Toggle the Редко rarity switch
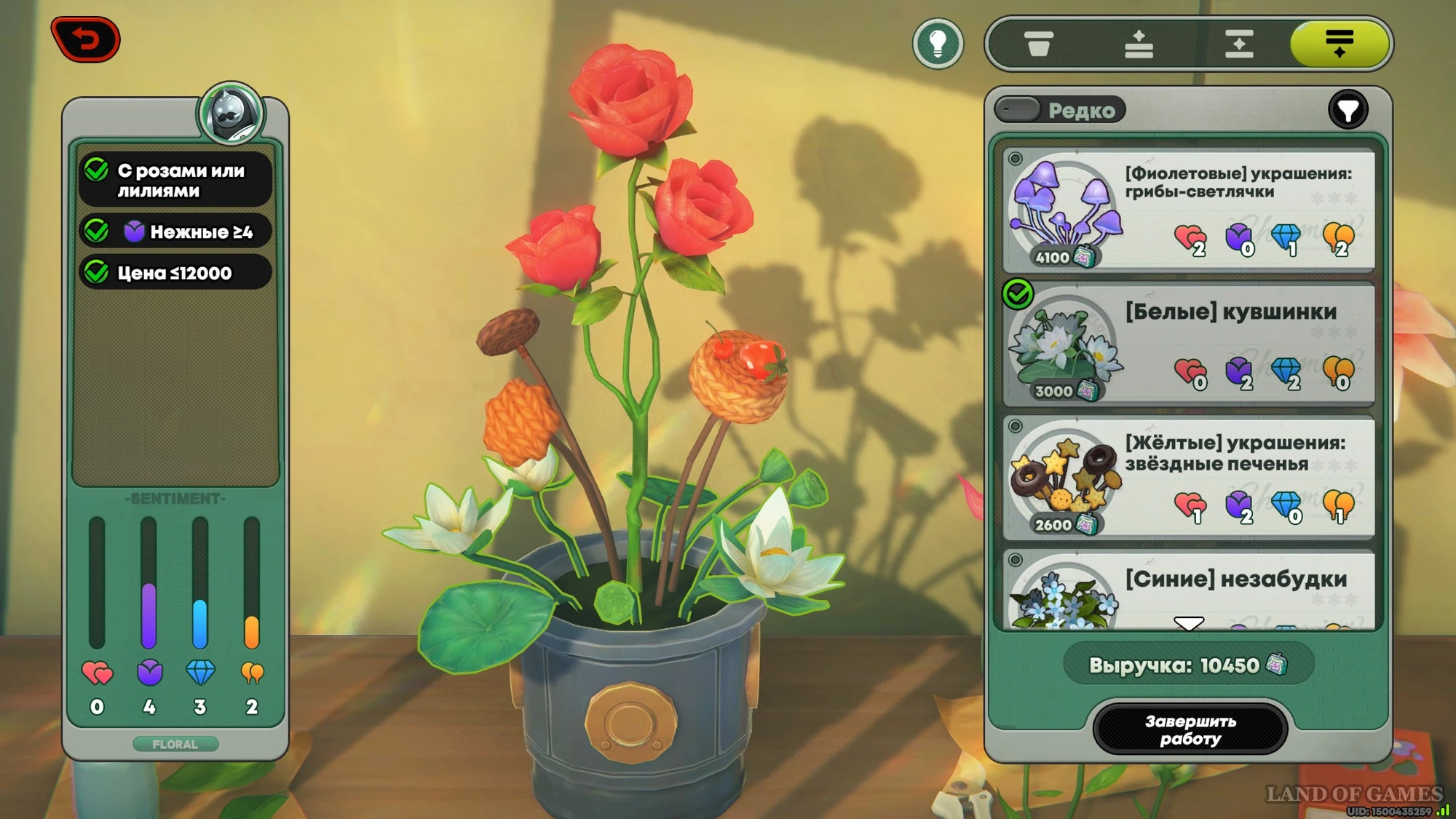1456x819 pixels. pyautogui.click(x=1018, y=110)
